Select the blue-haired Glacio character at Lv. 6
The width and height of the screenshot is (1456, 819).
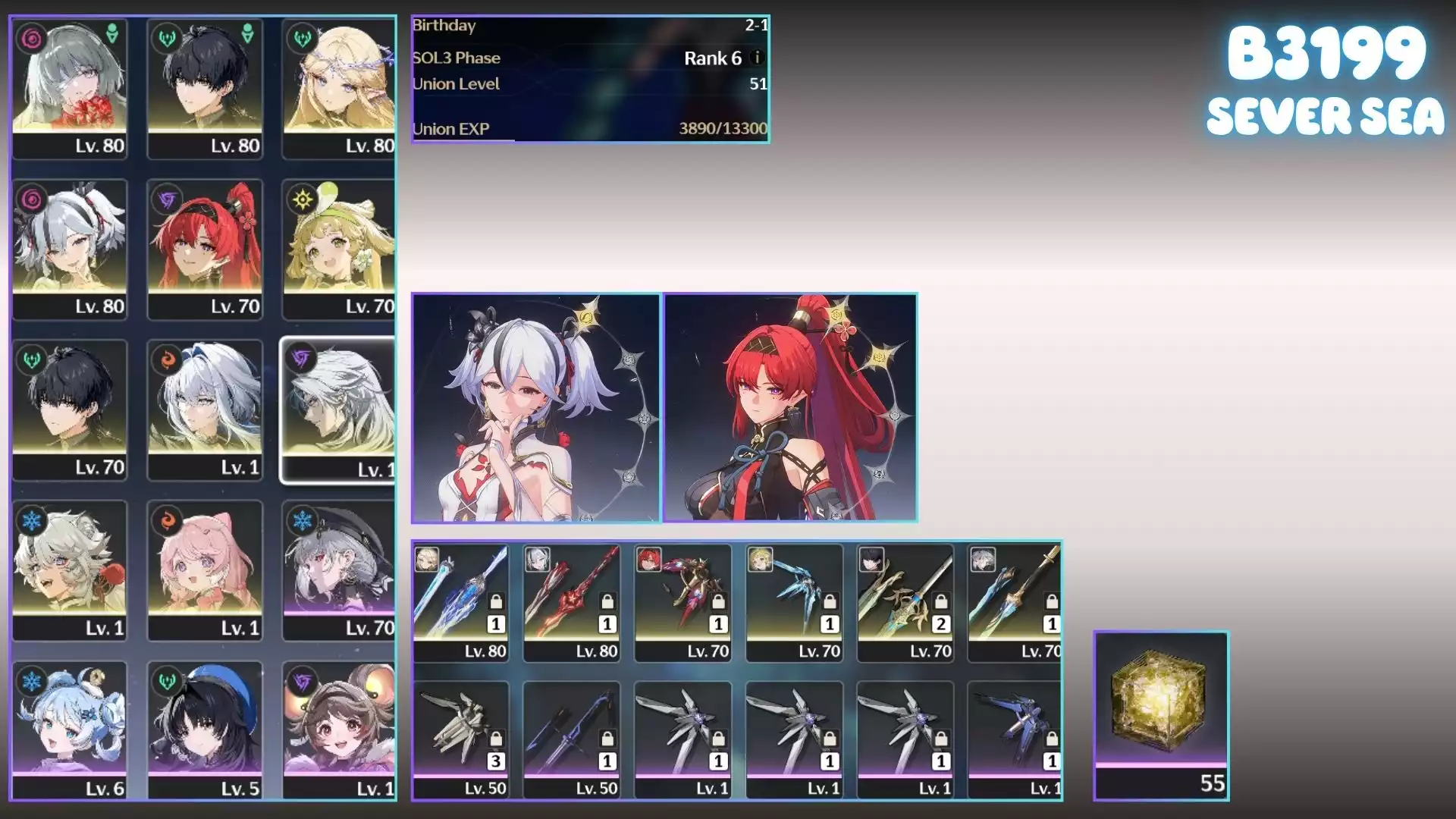[70, 730]
